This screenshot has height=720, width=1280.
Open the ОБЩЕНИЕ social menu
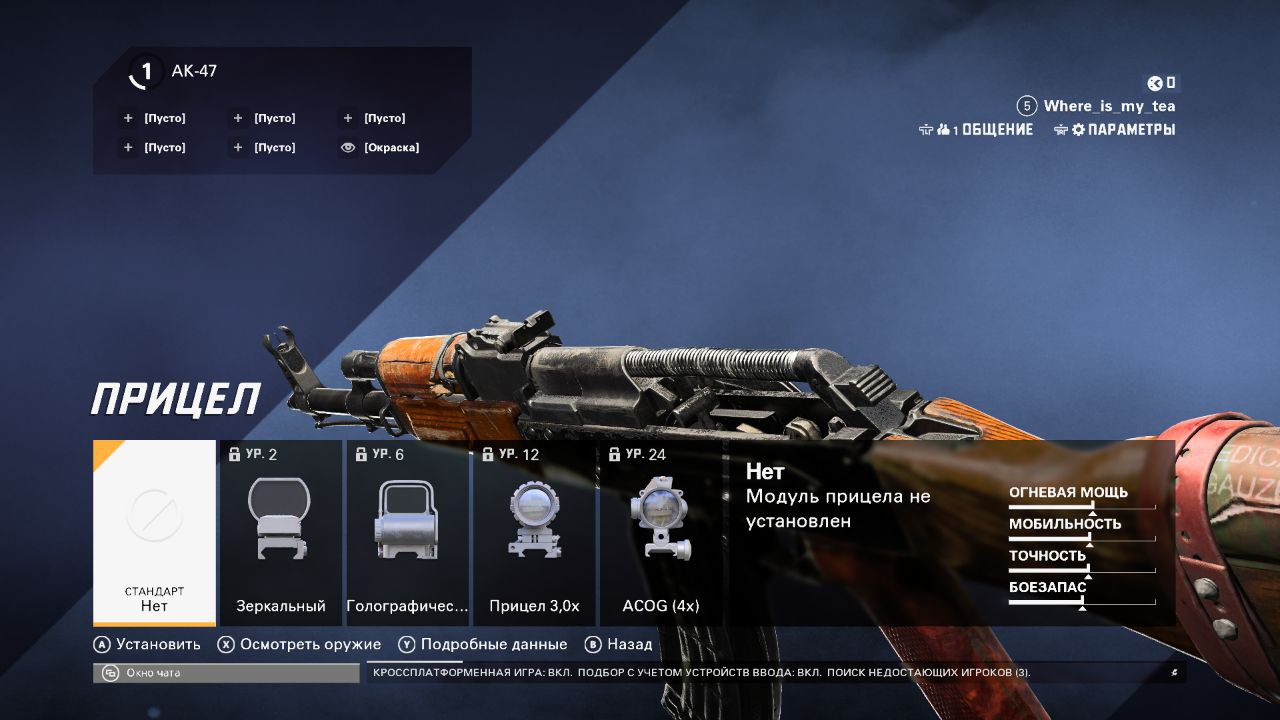976,130
